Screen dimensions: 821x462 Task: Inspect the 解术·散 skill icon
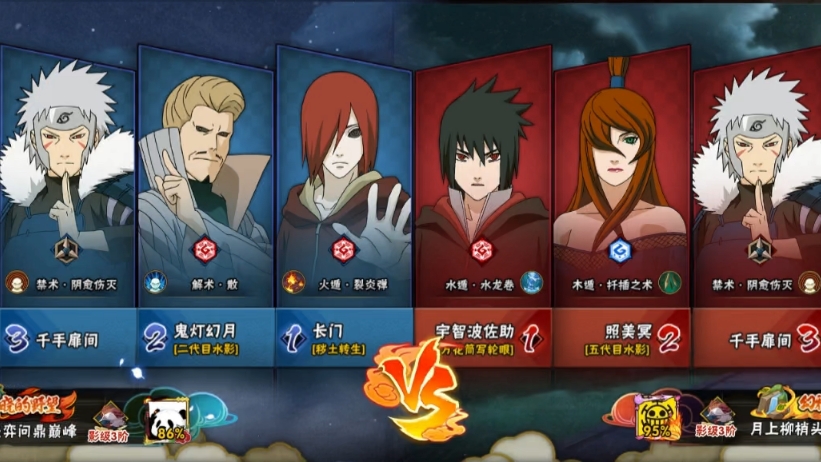click(x=154, y=283)
